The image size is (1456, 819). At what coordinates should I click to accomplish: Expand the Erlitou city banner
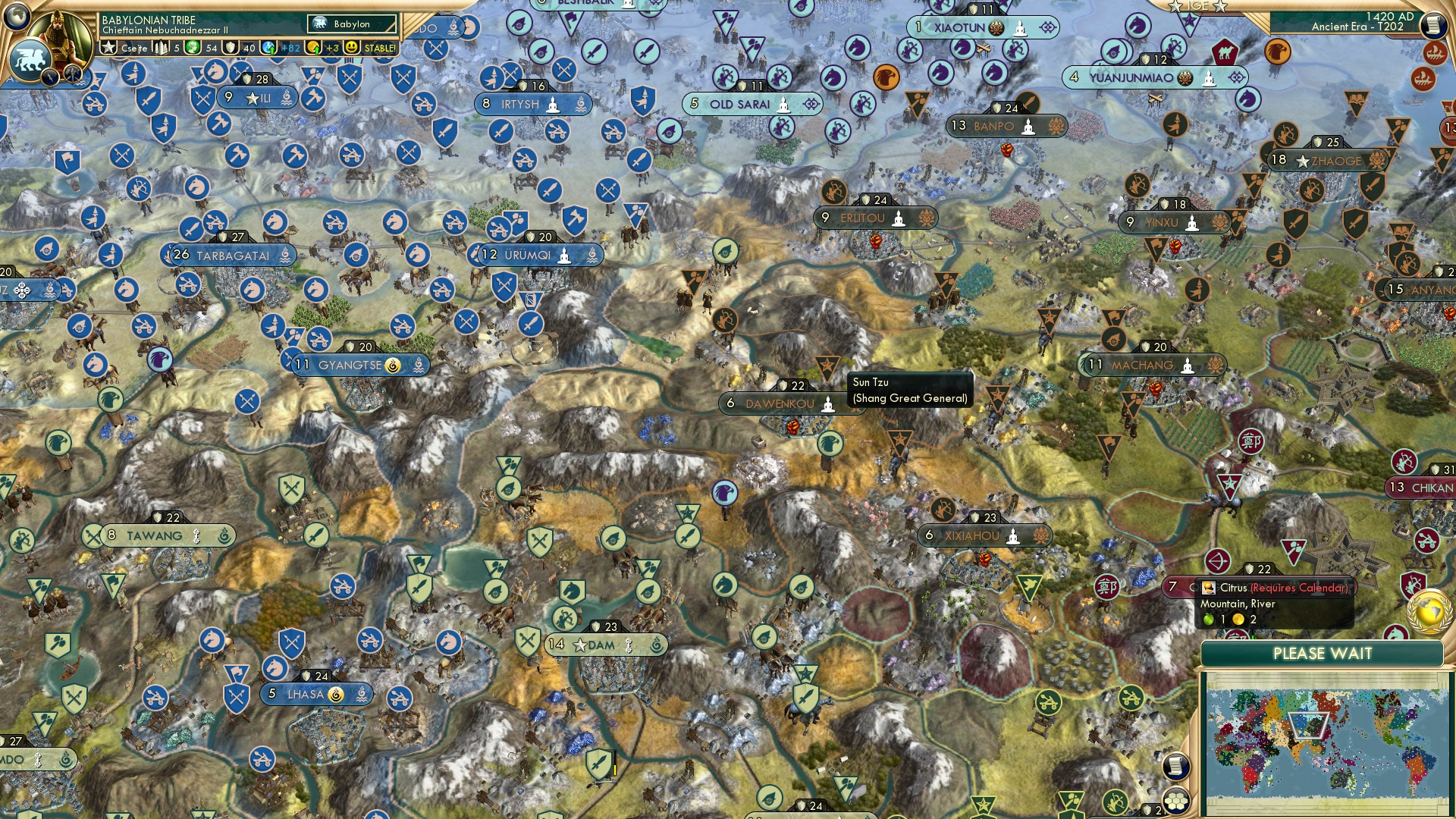pyautogui.click(x=875, y=218)
